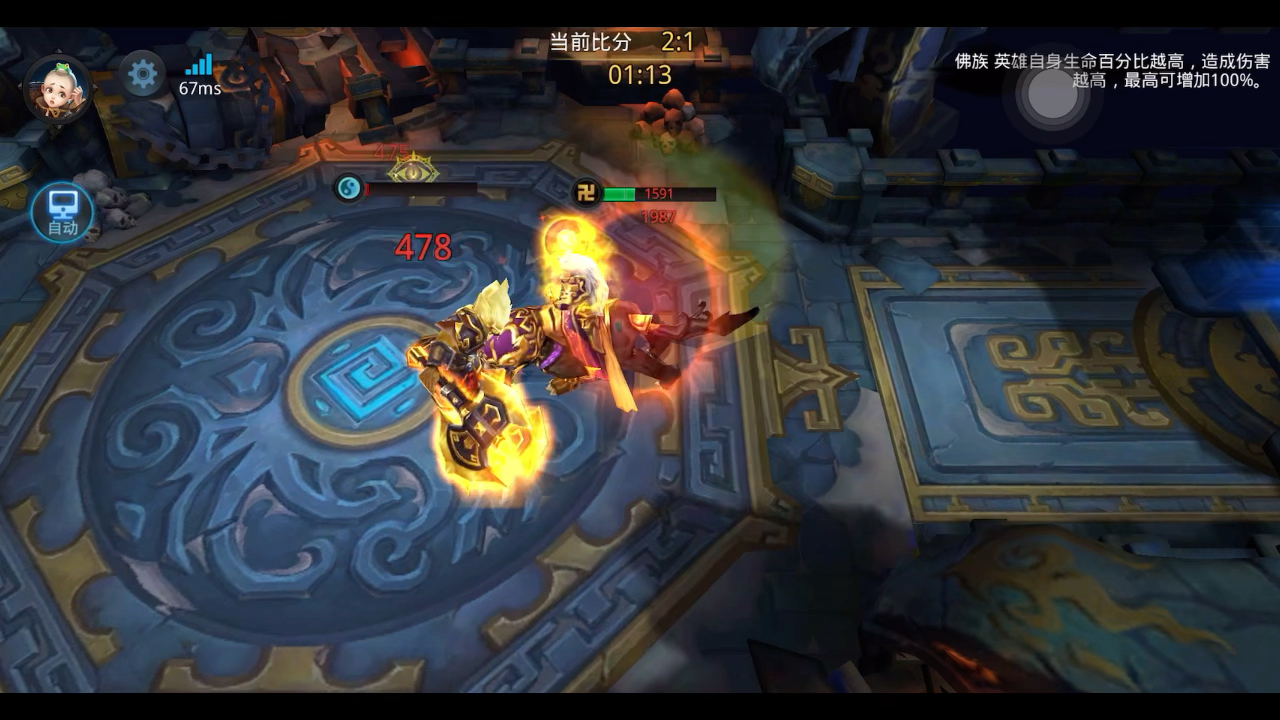The height and width of the screenshot is (720, 1280).
Task: Open the gear settings menu
Action: pos(142,74)
